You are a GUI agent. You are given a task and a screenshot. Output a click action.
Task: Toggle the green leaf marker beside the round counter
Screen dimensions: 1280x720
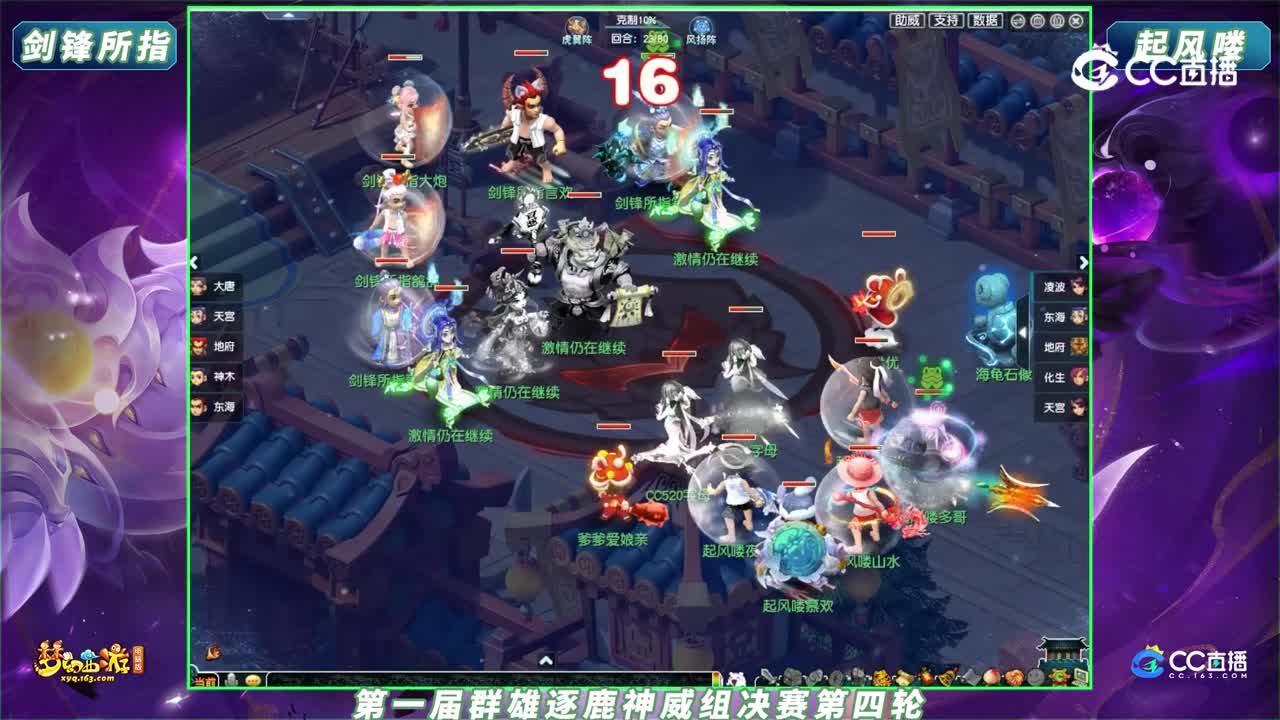(x=674, y=42)
